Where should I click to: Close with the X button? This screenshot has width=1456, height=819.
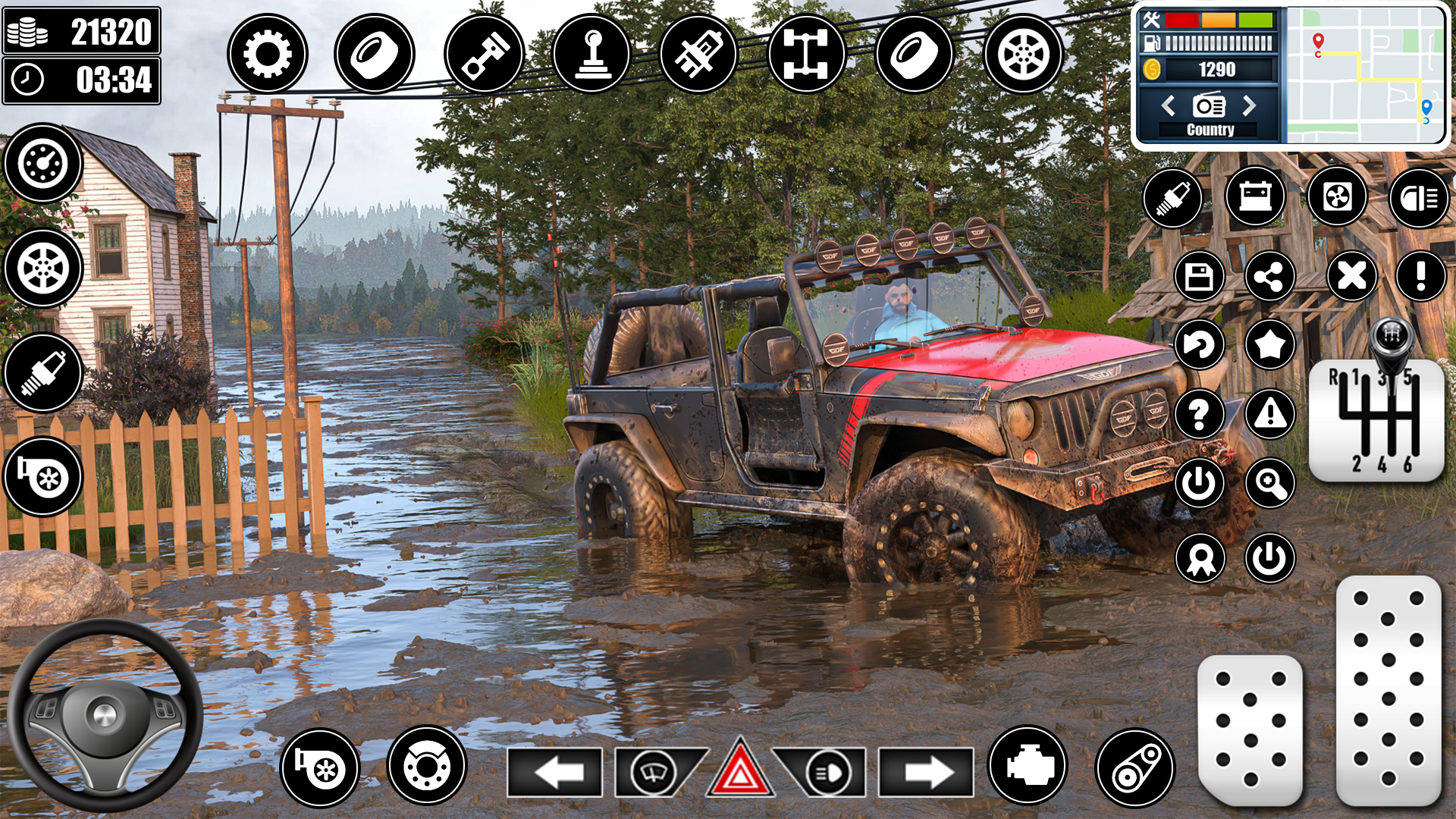1351,276
